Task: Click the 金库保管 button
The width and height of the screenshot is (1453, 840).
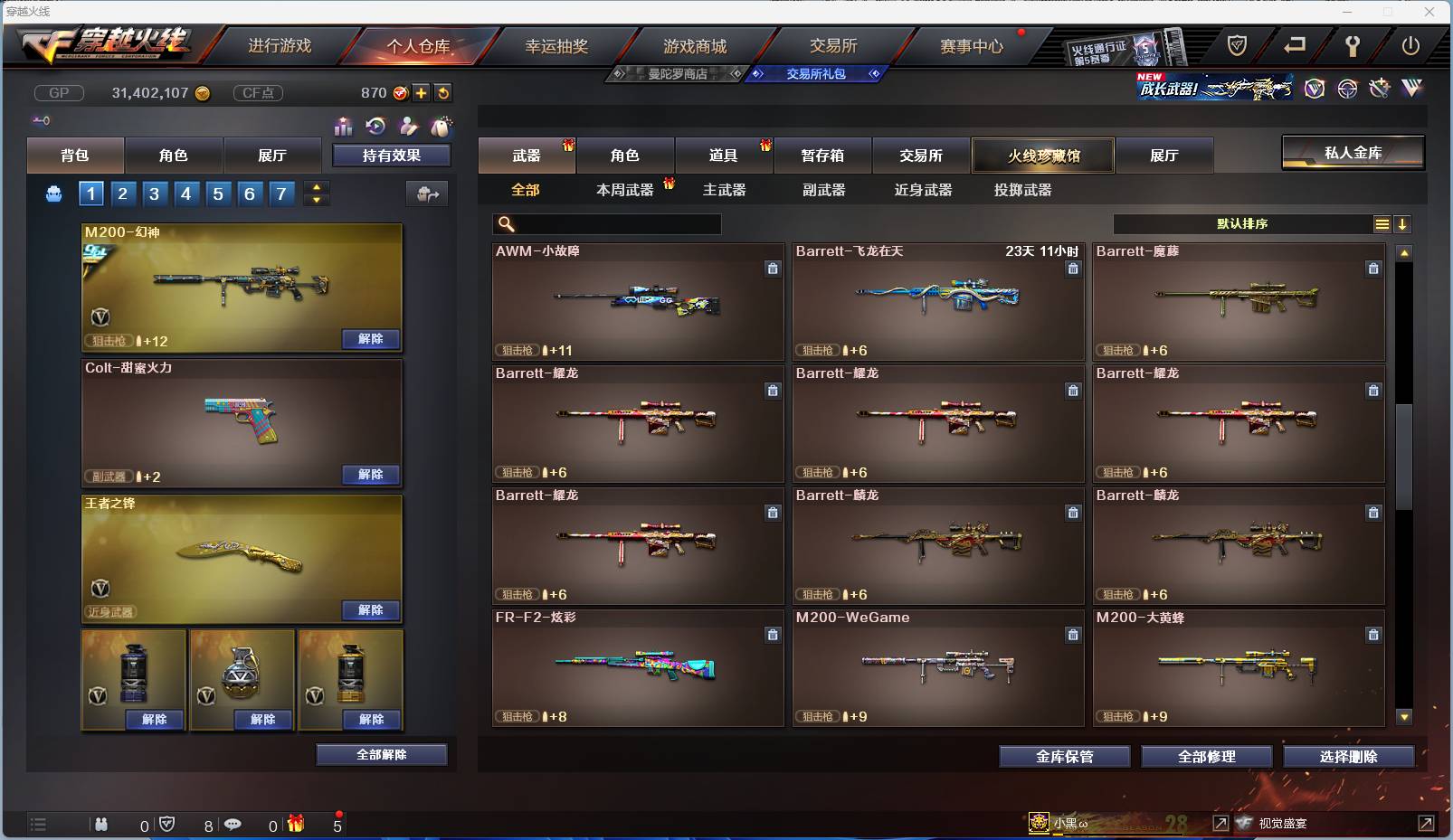Action: coord(1063,757)
